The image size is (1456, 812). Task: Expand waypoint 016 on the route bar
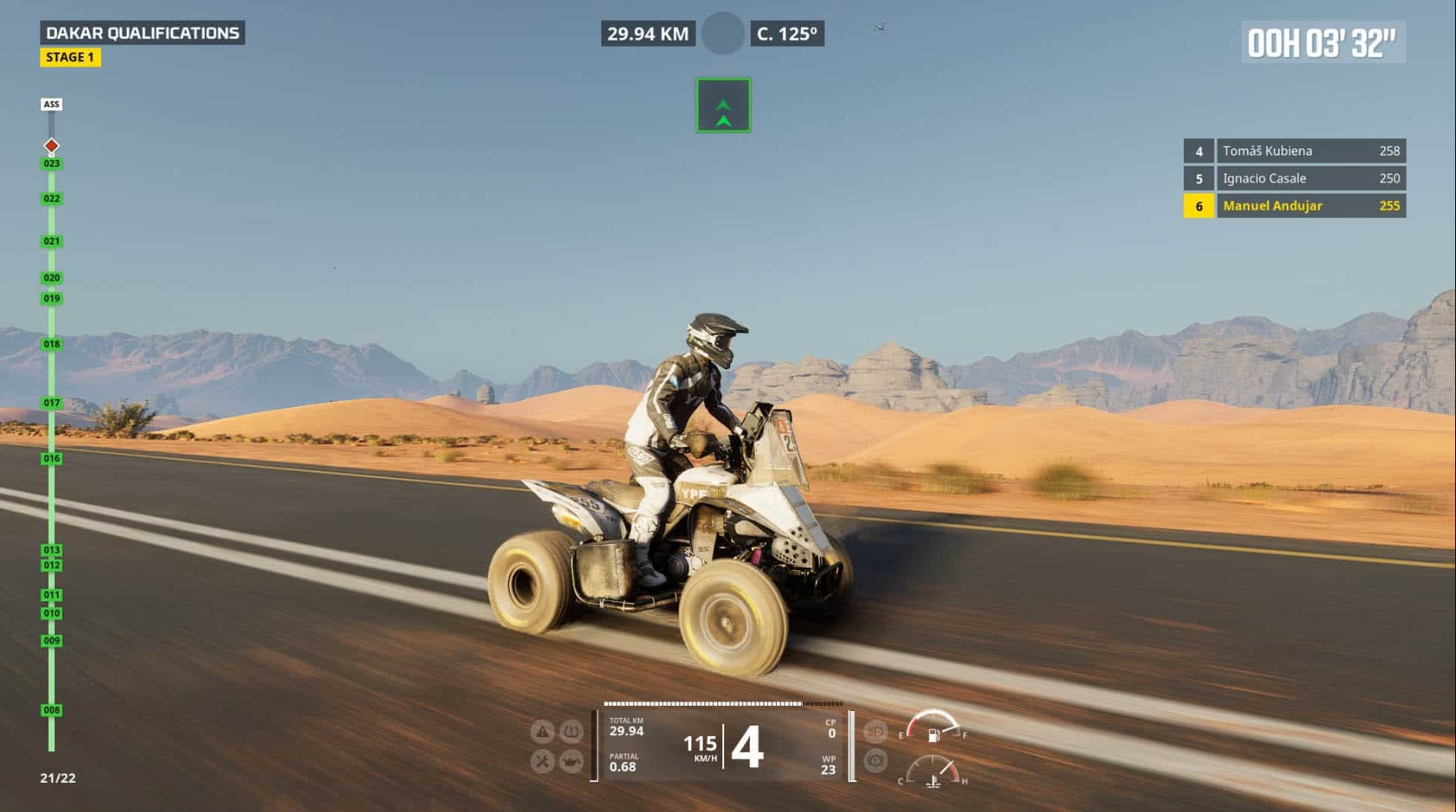(x=50, y=459)
